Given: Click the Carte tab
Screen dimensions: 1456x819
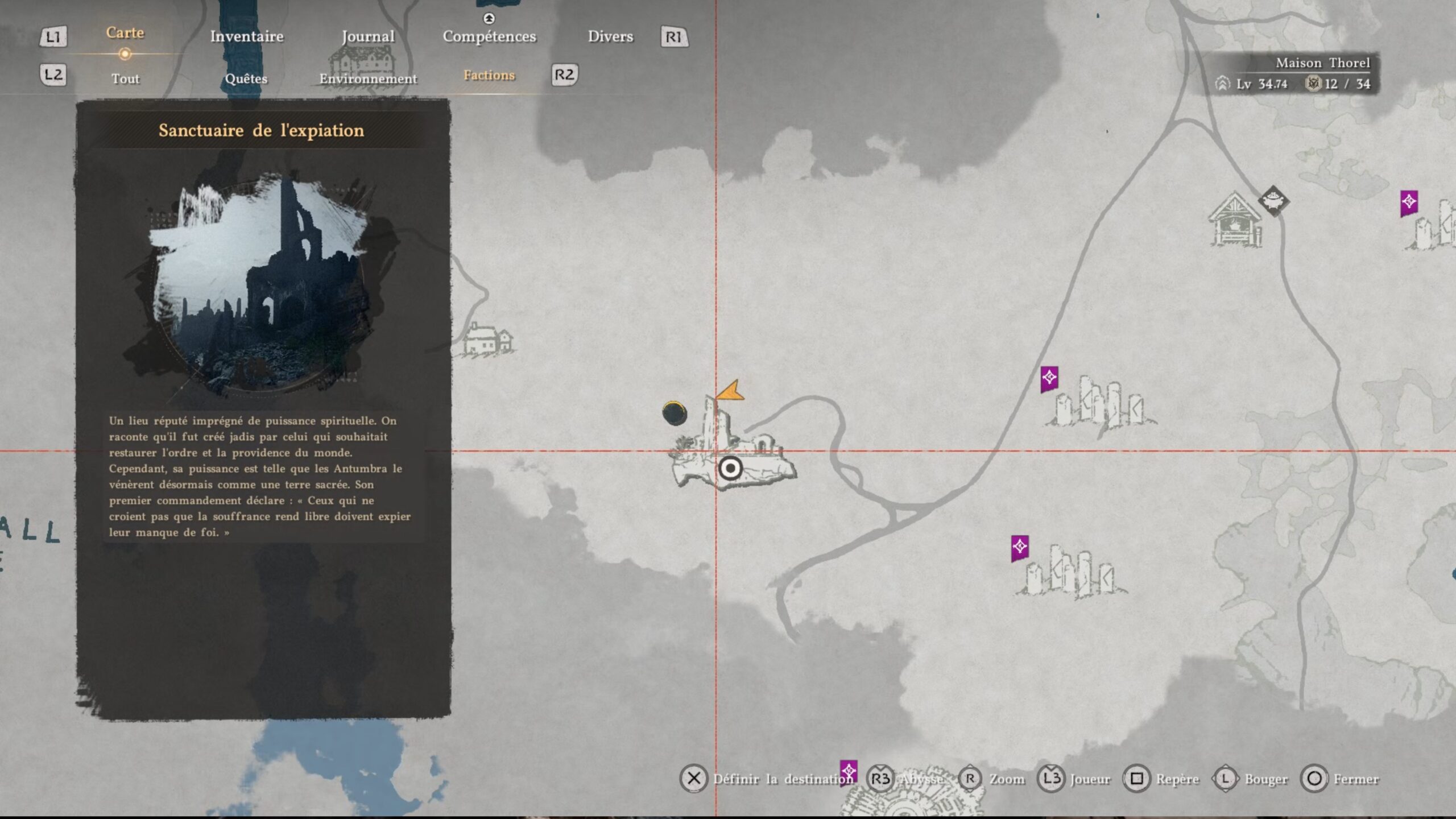Looking at the screenshot, I should click(x=125, y=33).
